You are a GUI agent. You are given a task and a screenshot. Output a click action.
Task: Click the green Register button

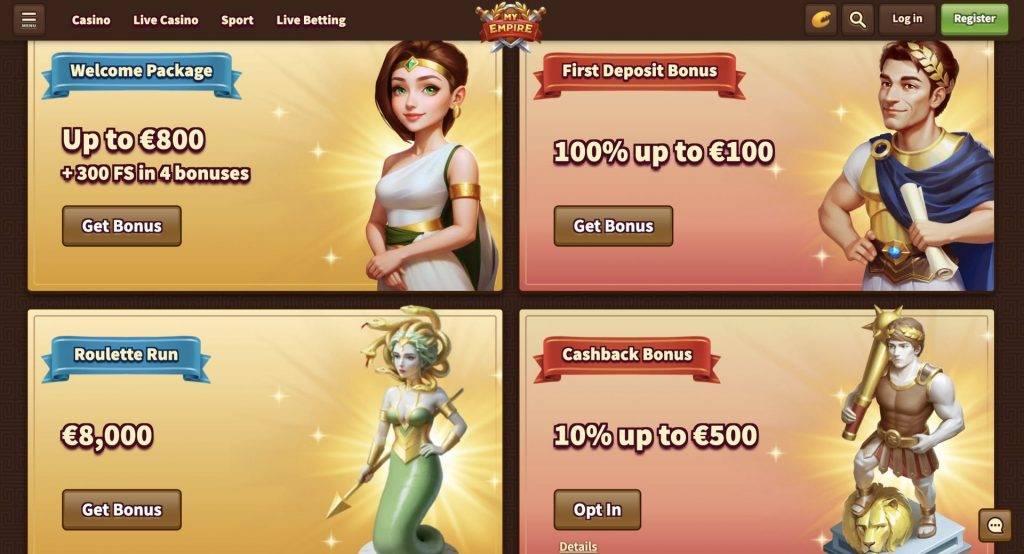click(974, 19)
